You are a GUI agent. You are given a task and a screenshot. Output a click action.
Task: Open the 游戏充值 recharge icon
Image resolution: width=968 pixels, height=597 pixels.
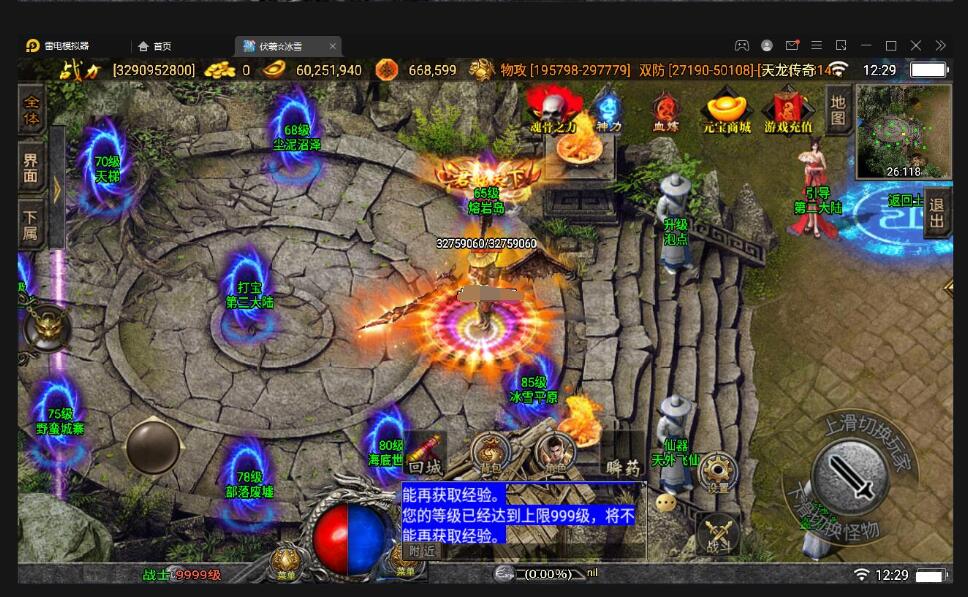click(789, 110)
